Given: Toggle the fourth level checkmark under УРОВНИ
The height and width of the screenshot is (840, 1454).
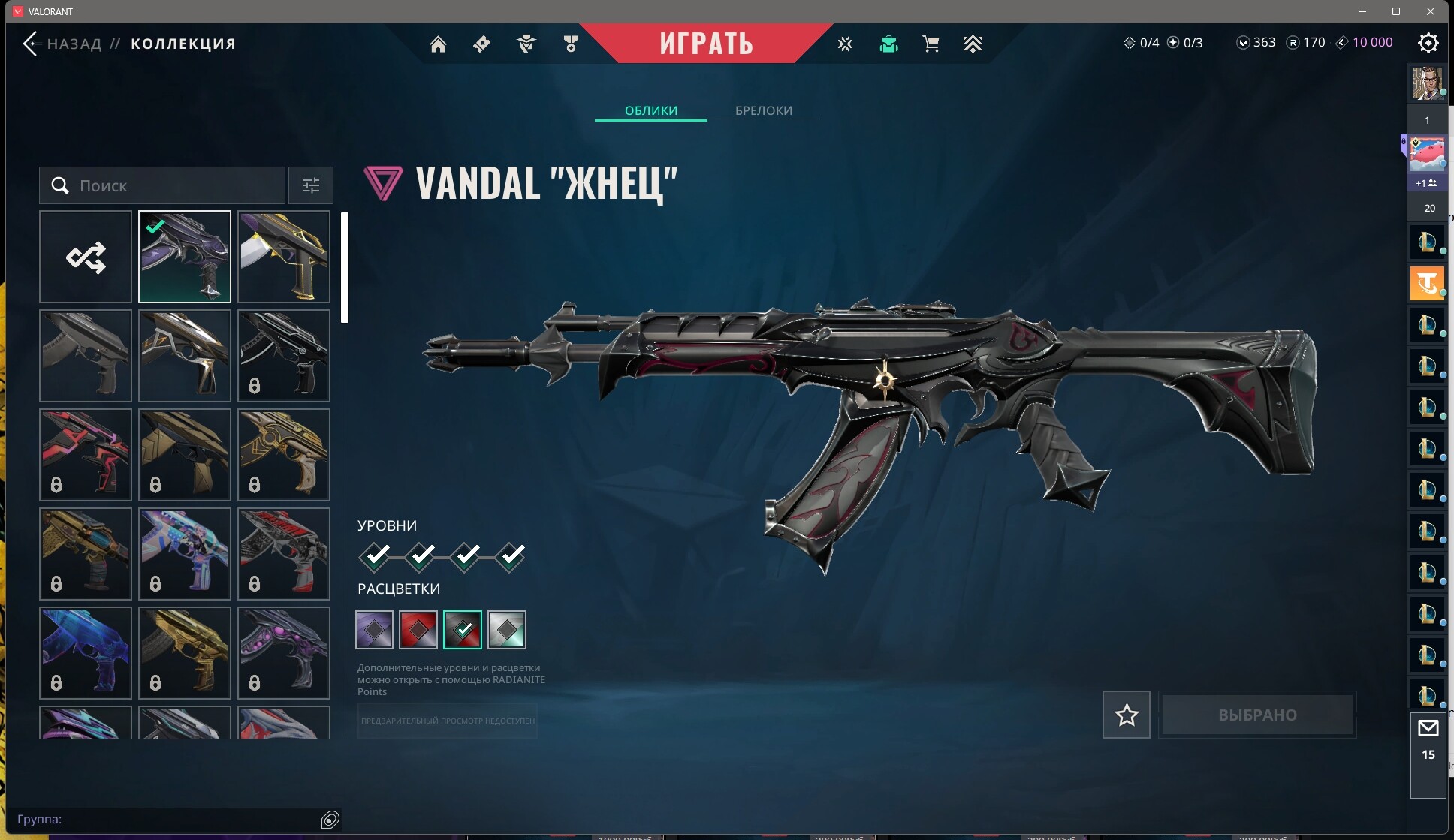Looking at the screenshot, I should coord(511,556).
